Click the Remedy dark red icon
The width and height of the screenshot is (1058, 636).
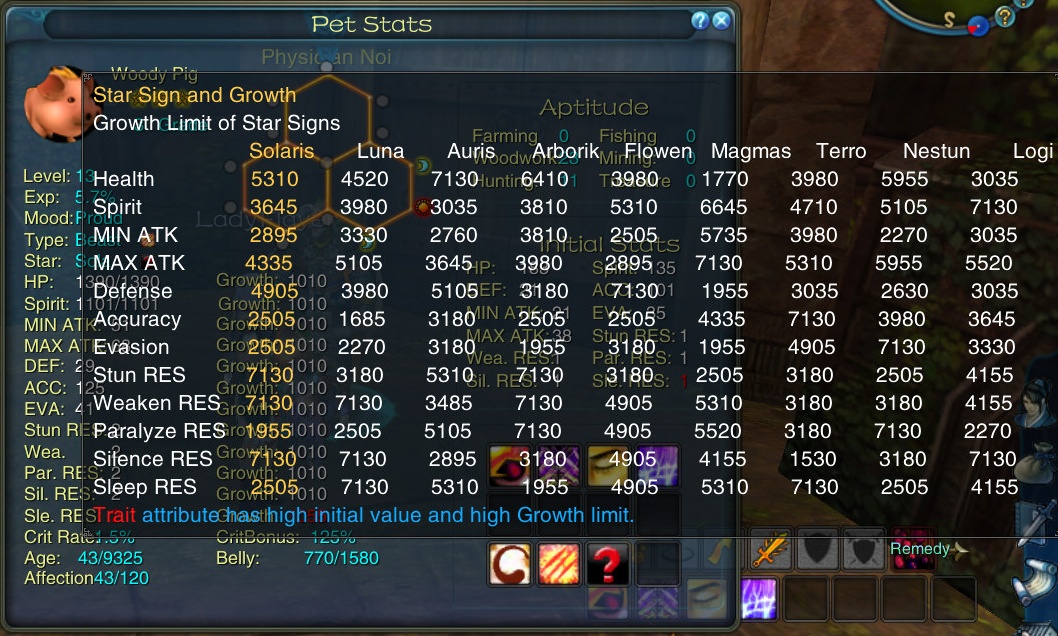912,550
